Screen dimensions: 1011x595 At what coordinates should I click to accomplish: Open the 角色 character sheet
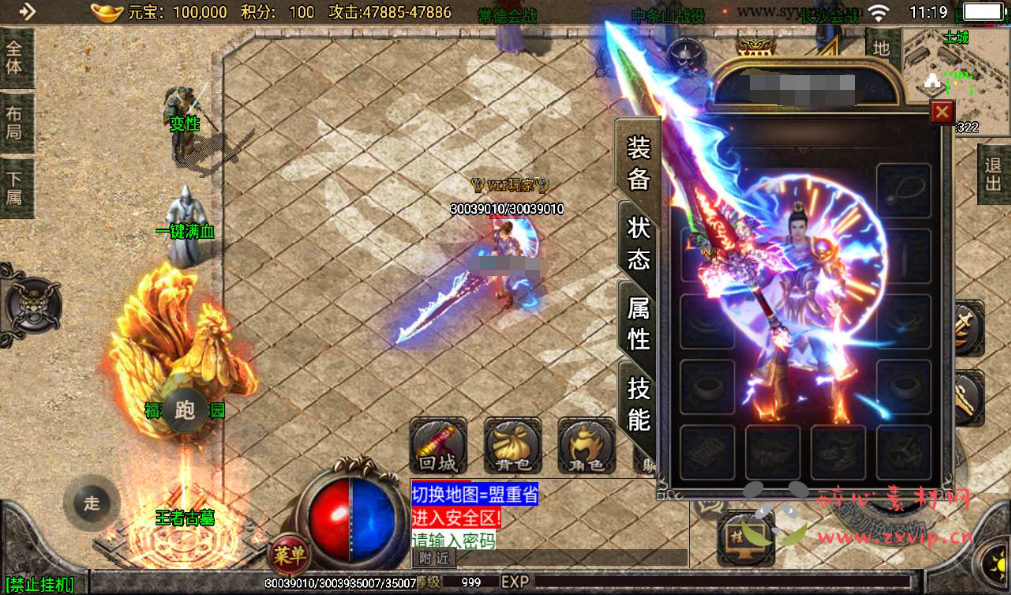pyautogui.click(x=586, y=445)
